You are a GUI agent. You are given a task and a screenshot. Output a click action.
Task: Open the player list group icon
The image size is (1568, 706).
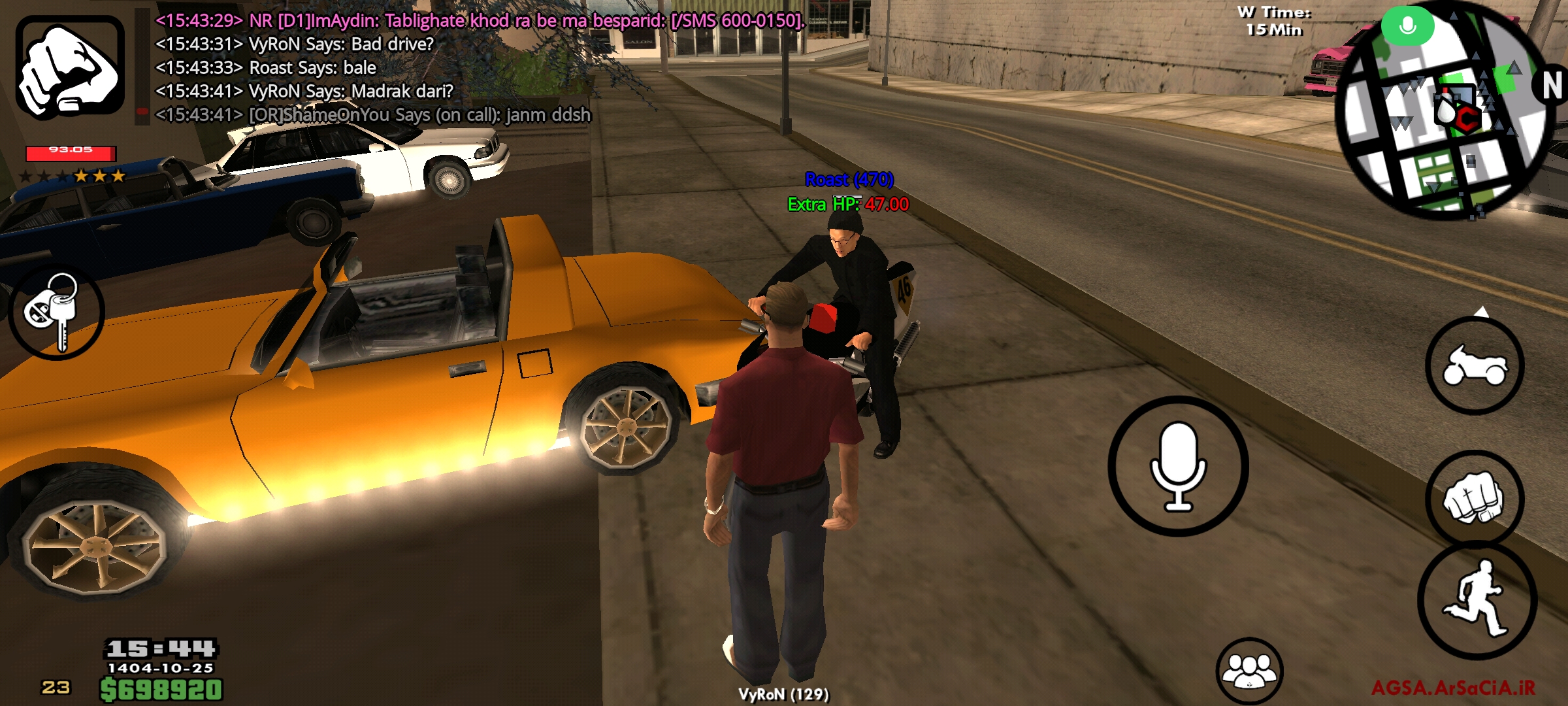pos(1249,671)
